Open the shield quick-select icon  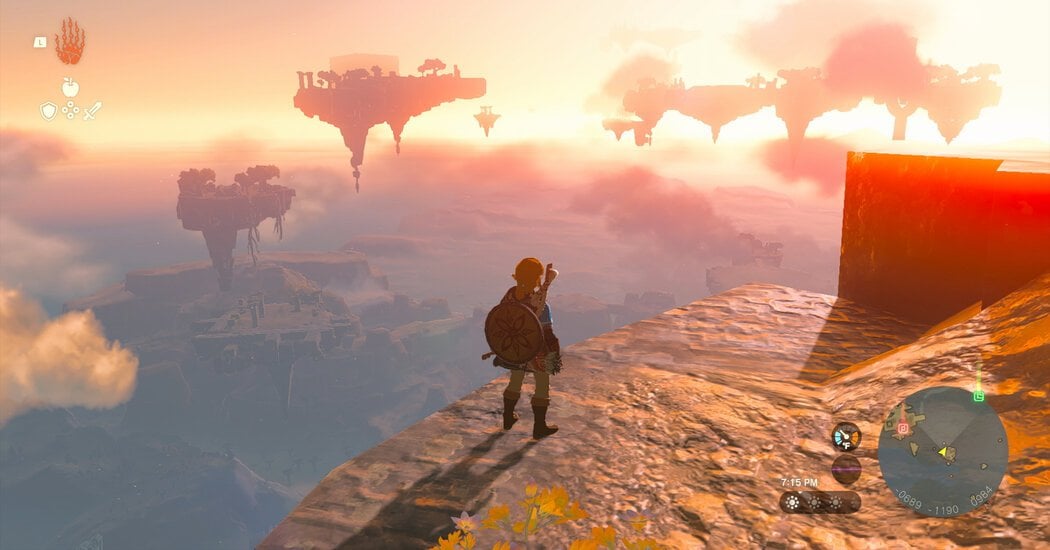pos(48,111)
